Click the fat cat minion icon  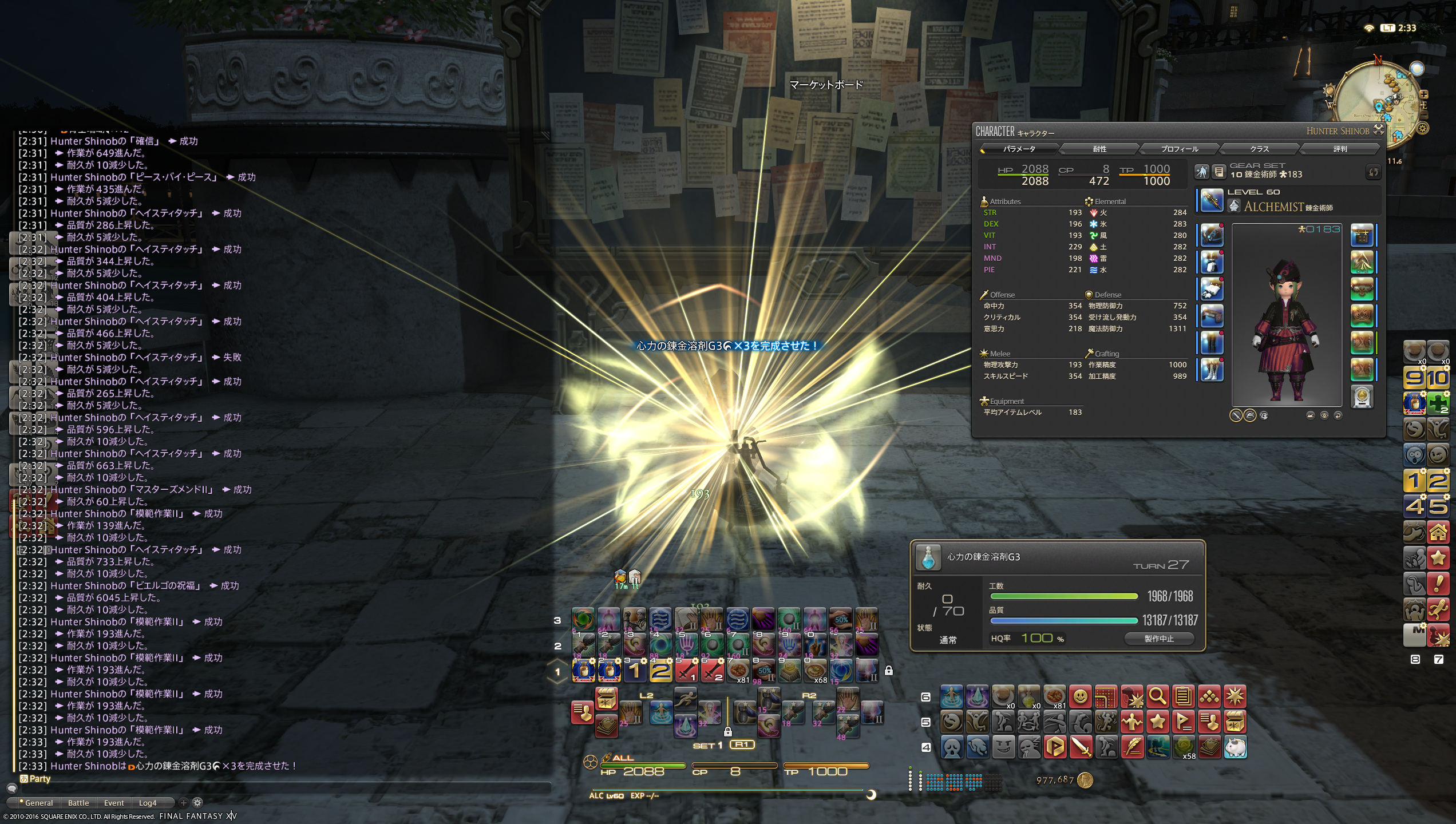[1235, 747]
